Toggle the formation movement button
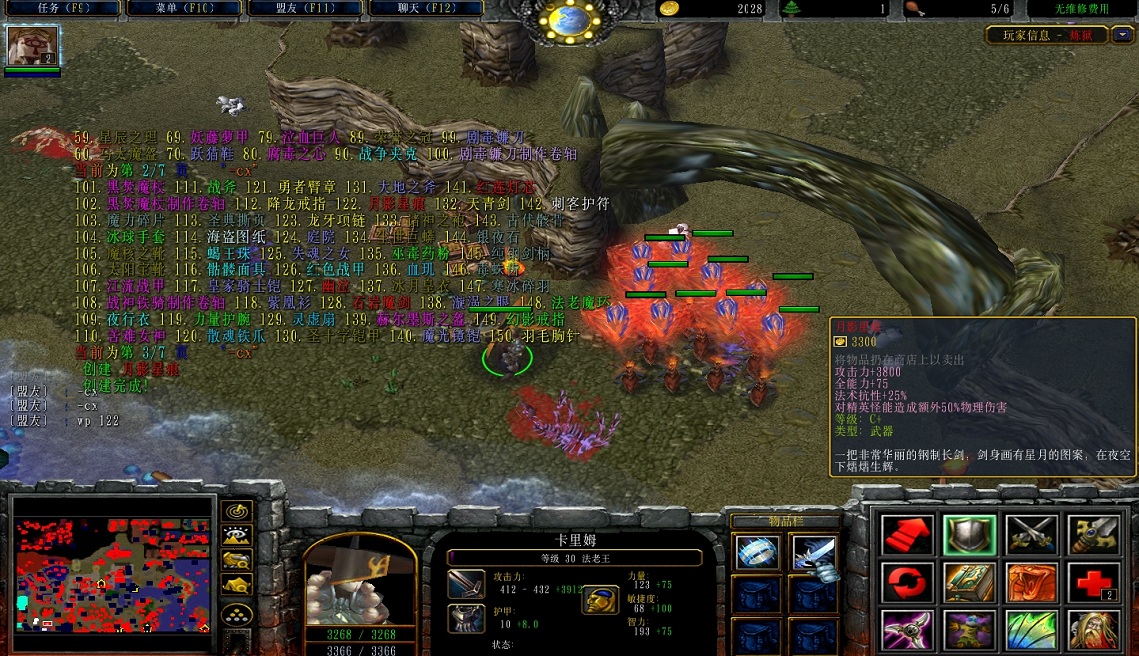1139x656 pixels. tap(237, 615)
